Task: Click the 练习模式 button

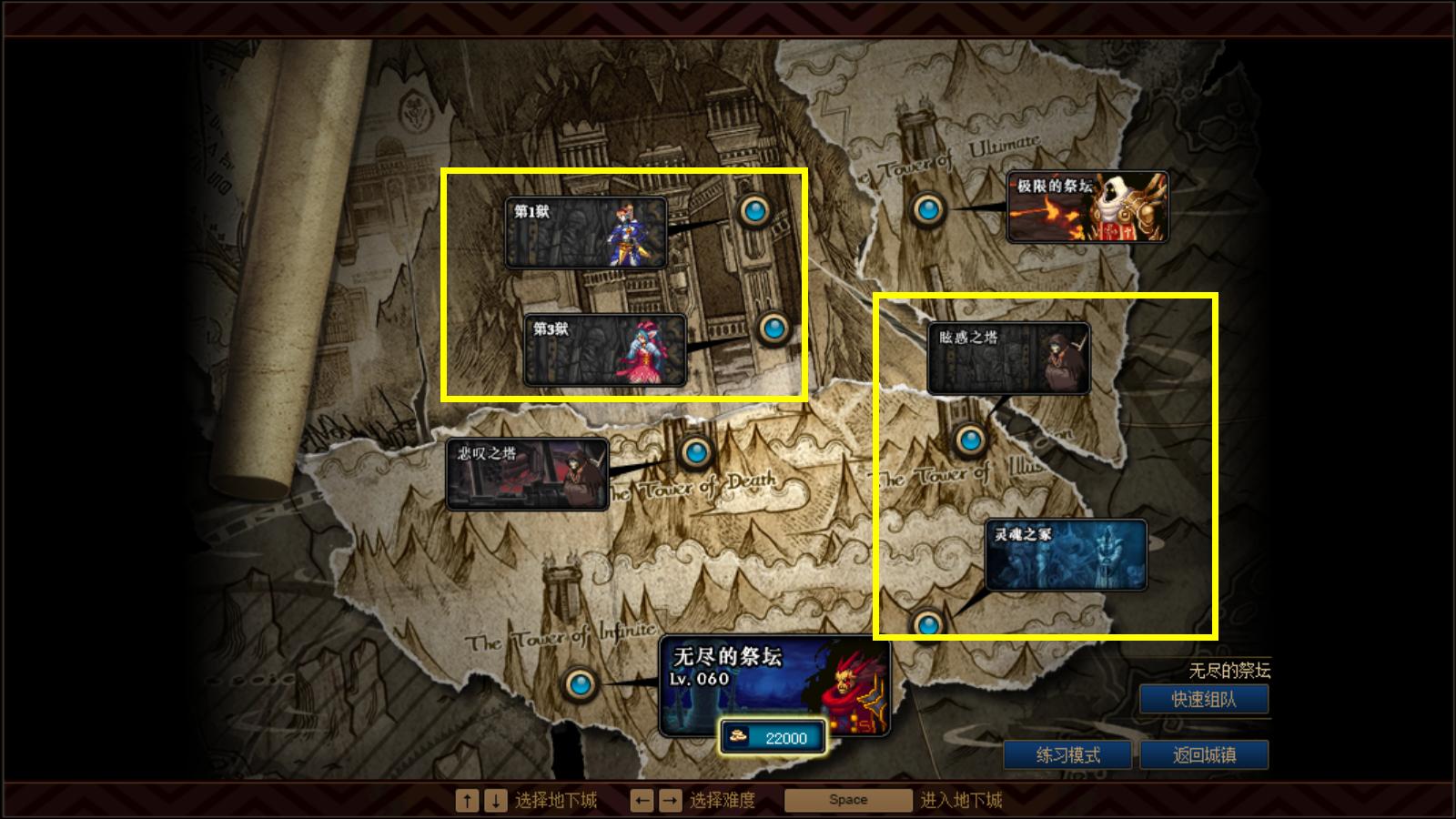Action: [x=1069, y=753]
